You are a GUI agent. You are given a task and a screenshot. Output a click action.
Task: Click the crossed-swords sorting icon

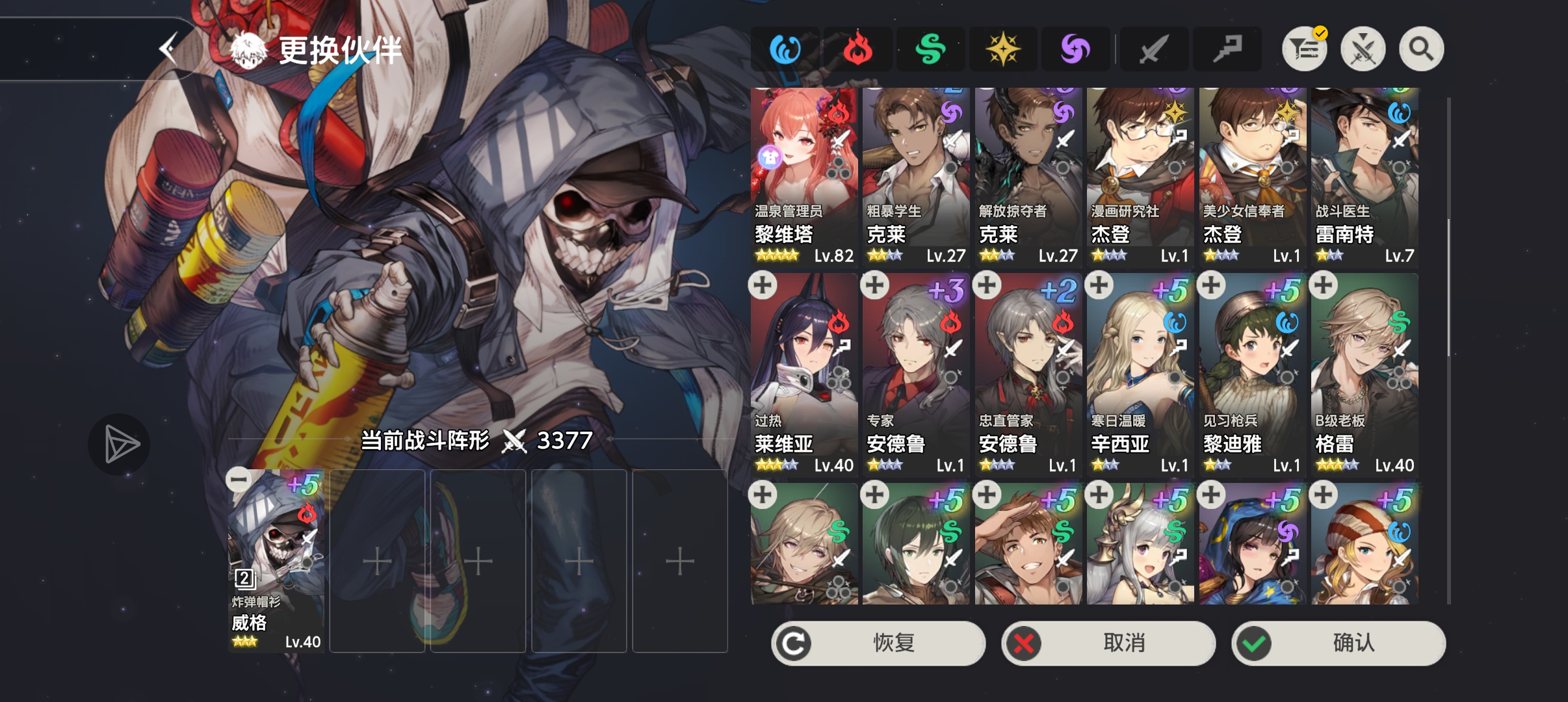coord(1364,48)
